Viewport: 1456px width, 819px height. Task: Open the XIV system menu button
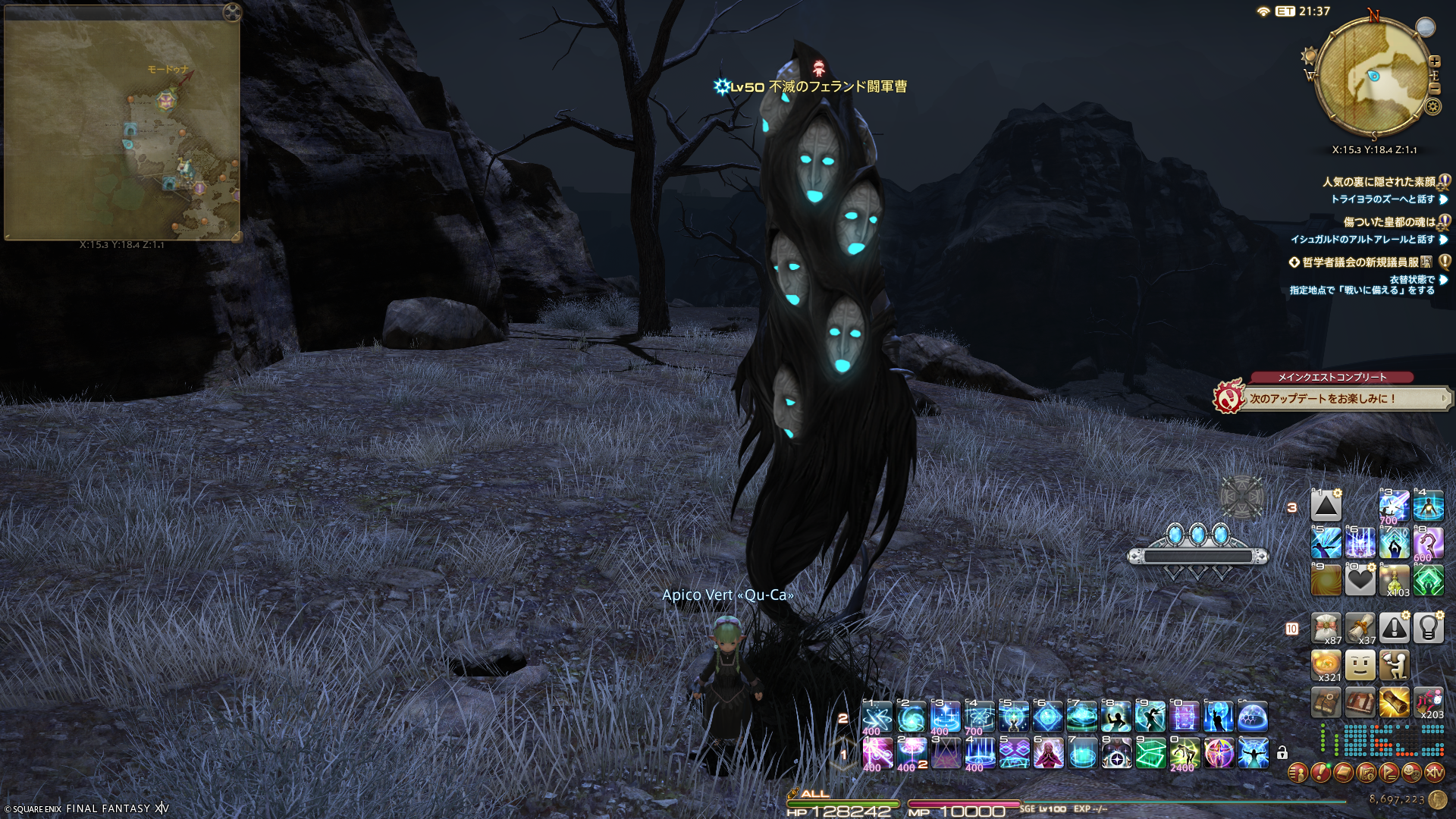click(x=1434, y=773)
